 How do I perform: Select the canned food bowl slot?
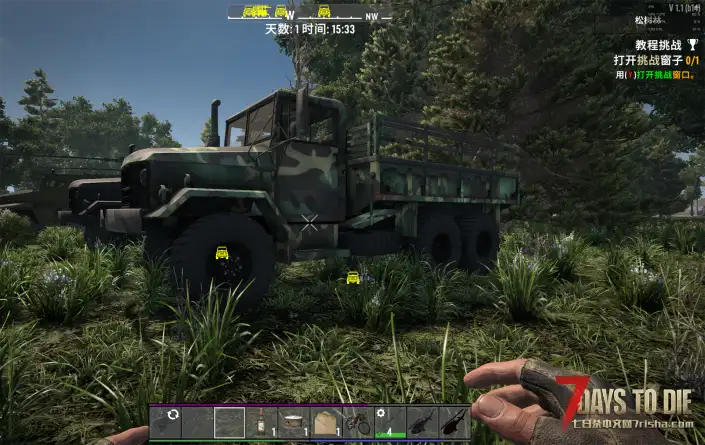click(x=294, y=422)
